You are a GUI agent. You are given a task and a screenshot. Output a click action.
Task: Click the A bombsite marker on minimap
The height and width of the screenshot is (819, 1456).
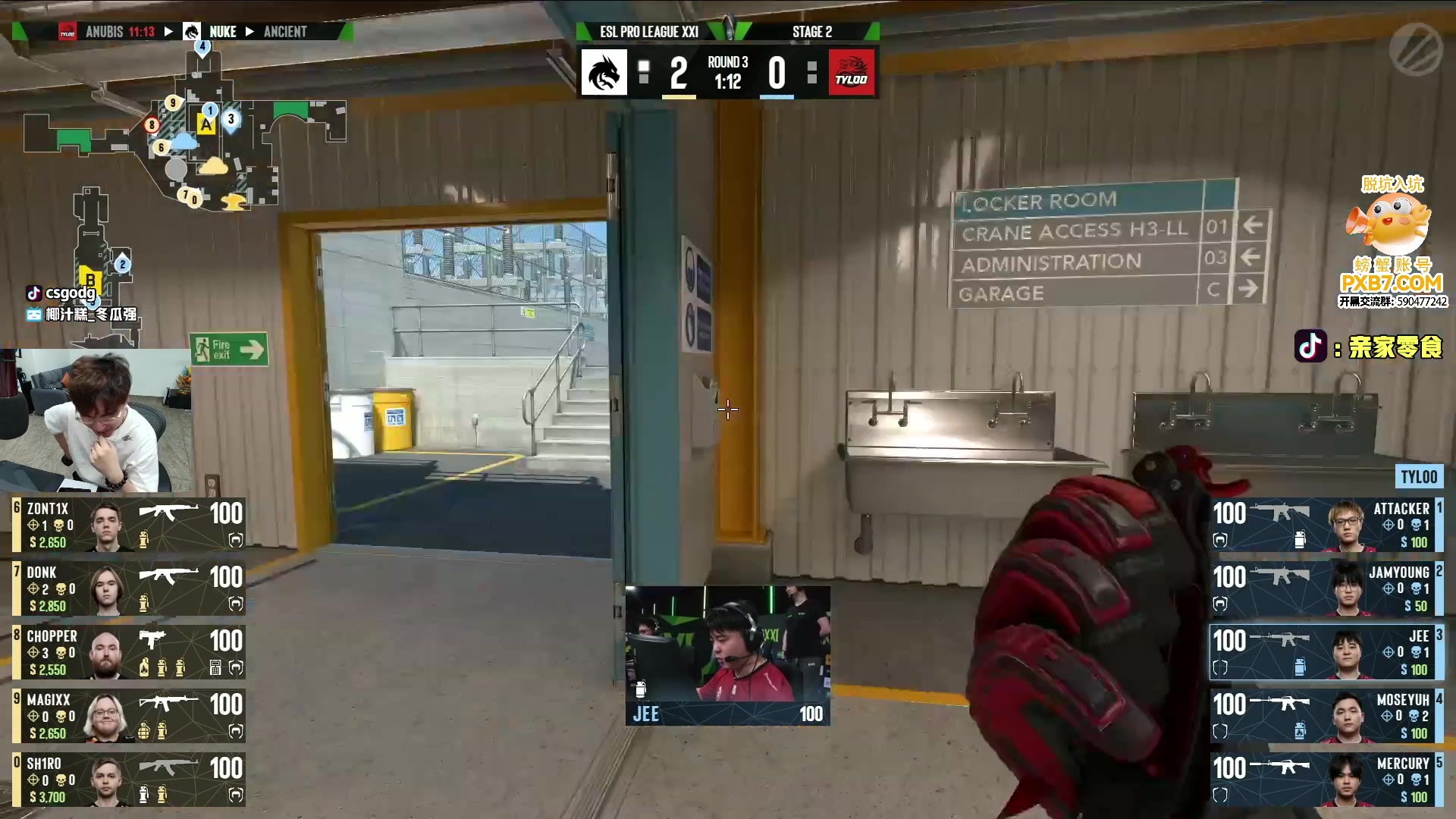coord(206,124)
